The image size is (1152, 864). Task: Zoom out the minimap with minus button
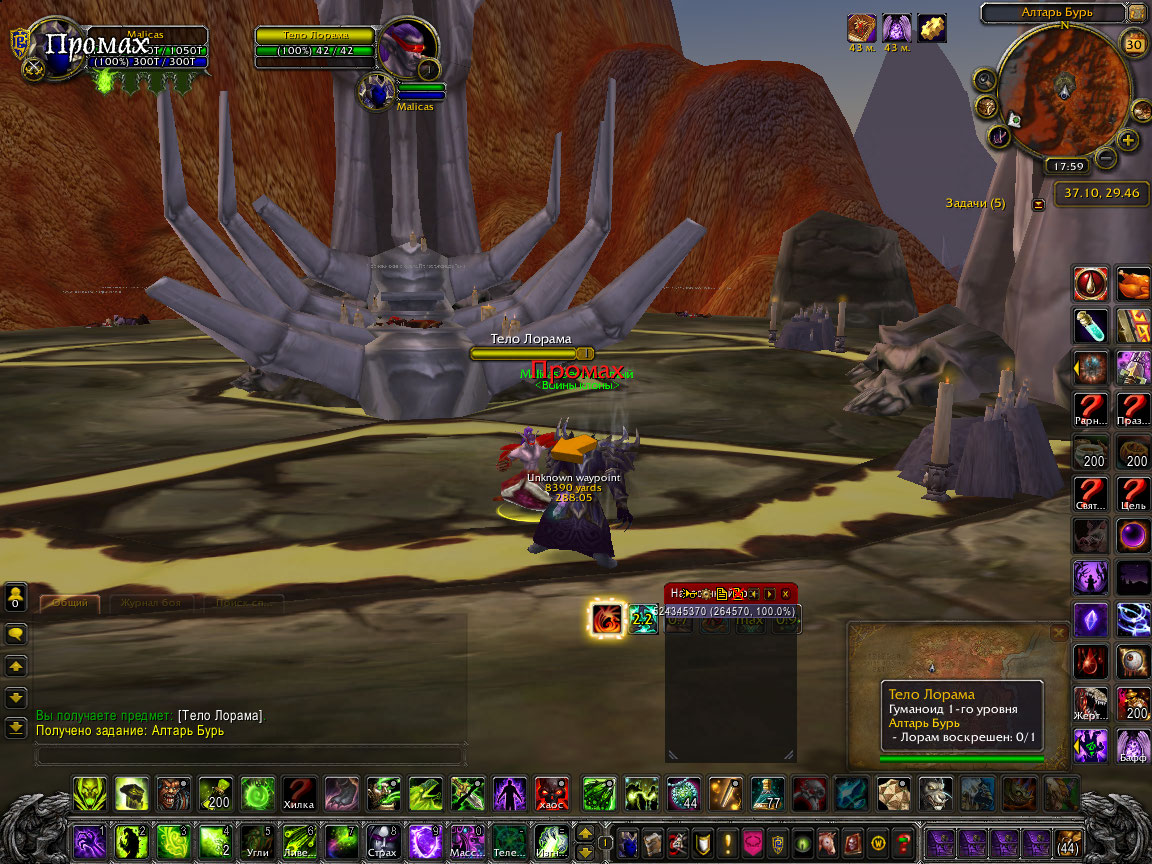coord(1105,157)
